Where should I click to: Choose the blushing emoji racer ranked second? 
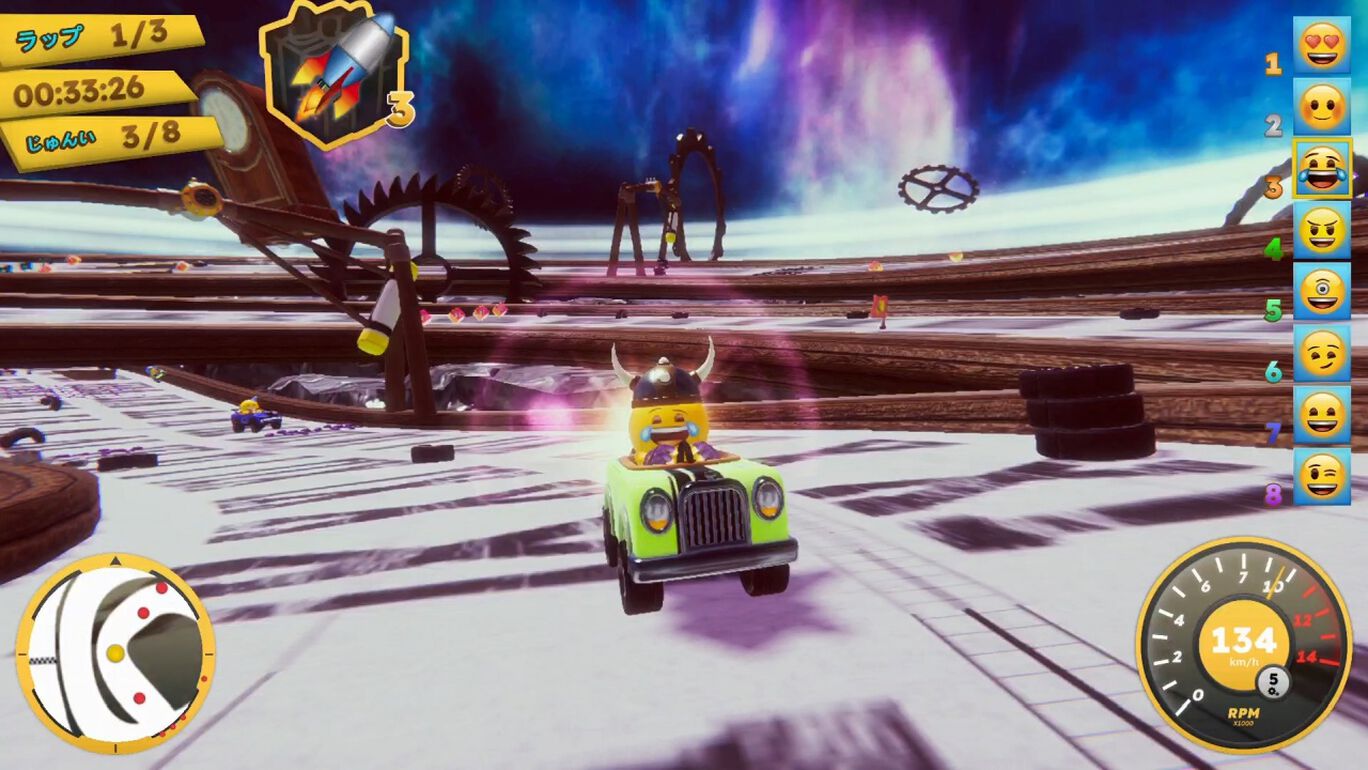click(x=1321, y=107)
